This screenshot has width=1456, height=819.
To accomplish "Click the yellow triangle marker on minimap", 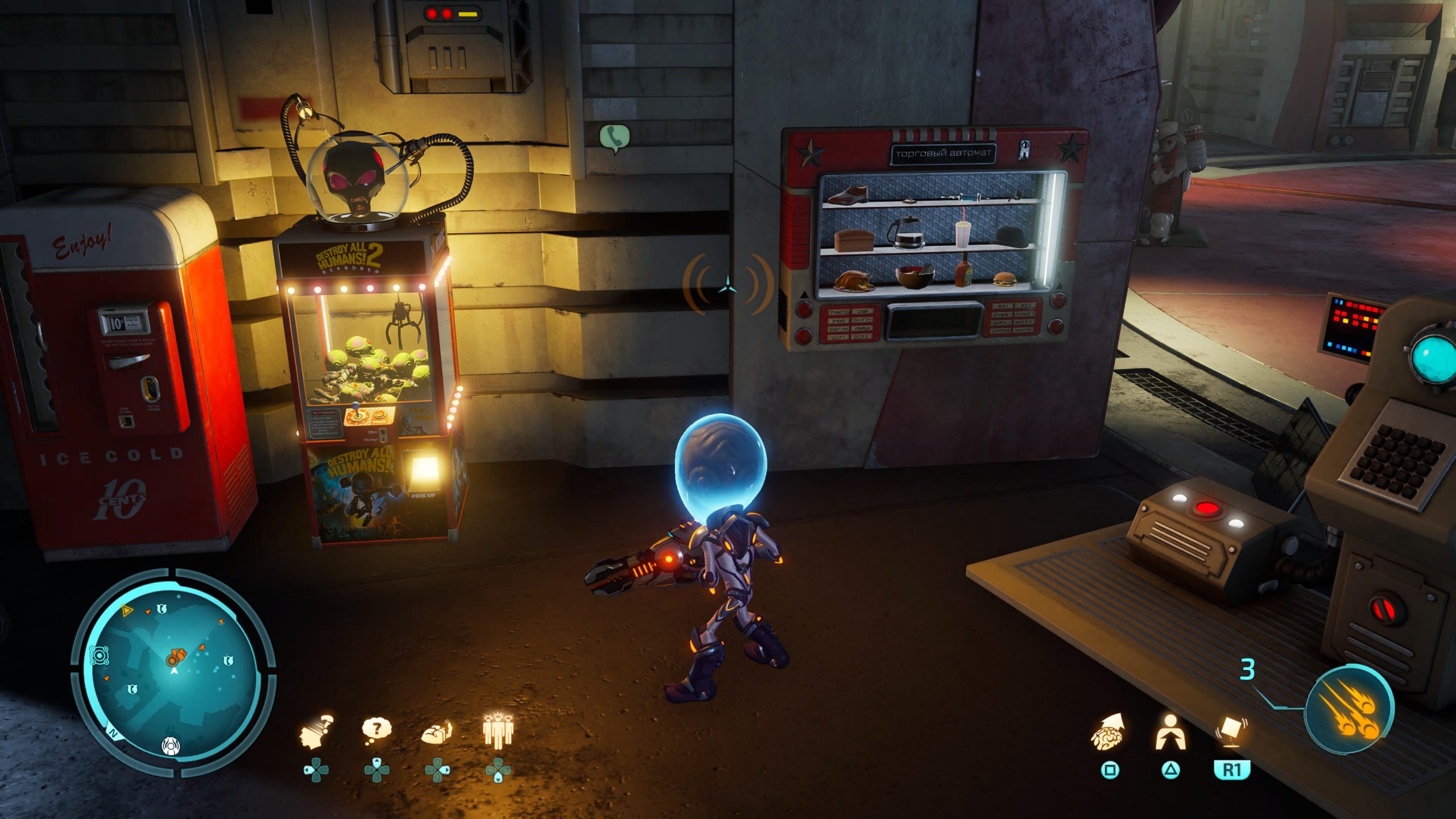I will pyautogui.click(x=127, y=611).
